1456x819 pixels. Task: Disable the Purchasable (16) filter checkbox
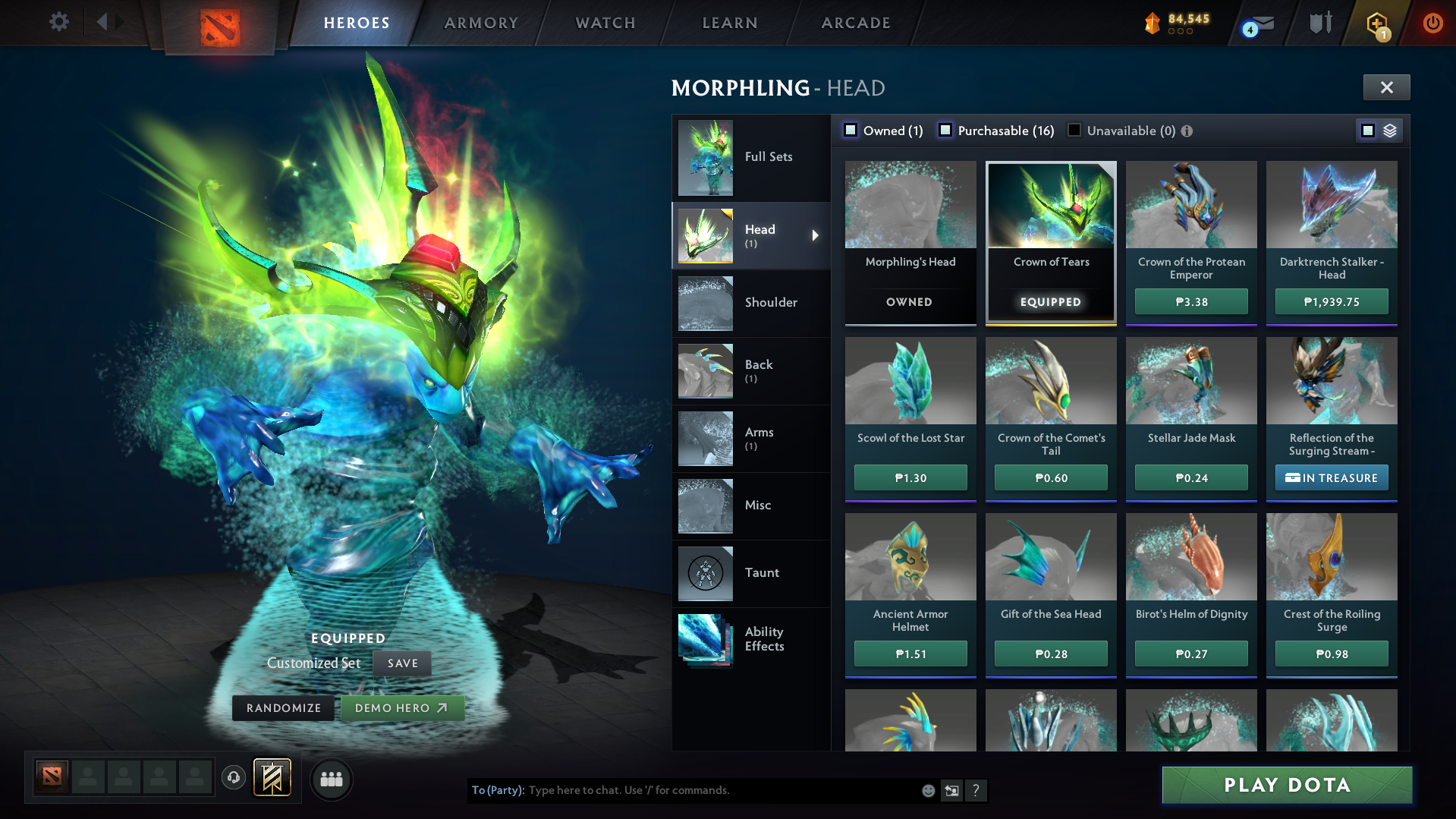945,131
